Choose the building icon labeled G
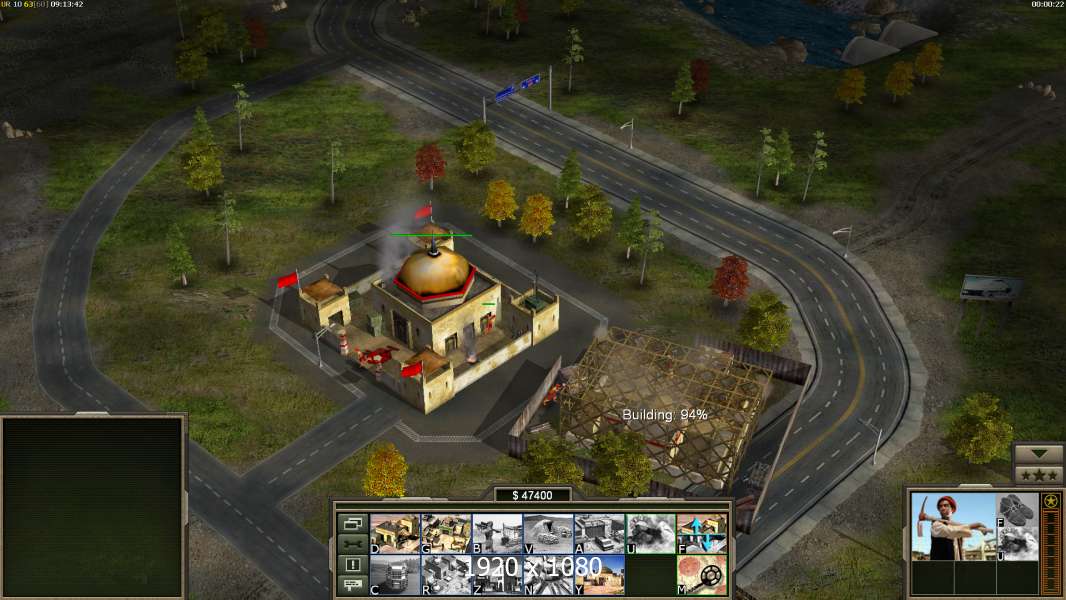The width and height of the screenshot is (1066, 600). pyautogui.click(x=446, y=534)
